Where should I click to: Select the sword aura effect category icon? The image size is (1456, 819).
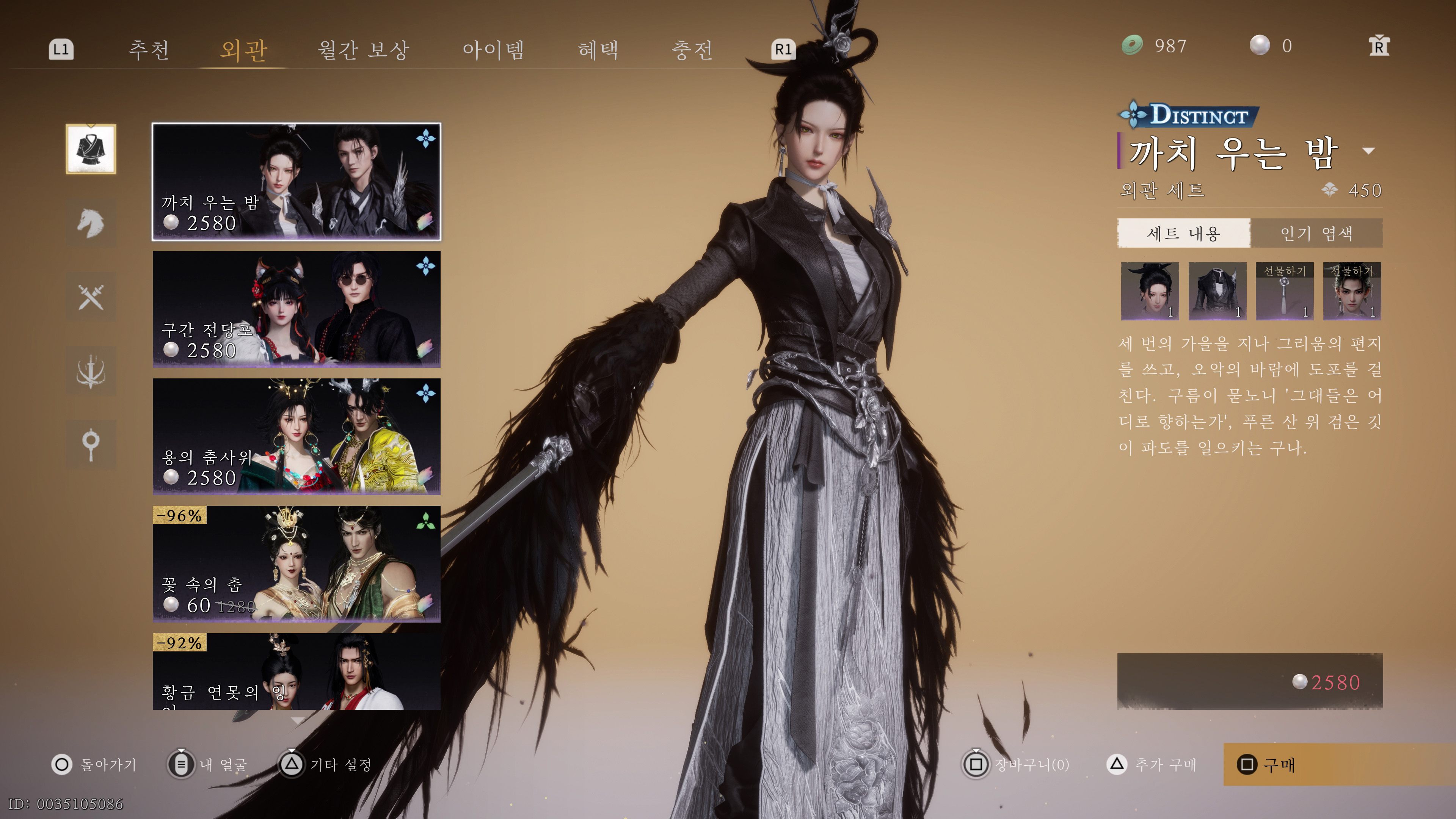[x=92, y=371]
